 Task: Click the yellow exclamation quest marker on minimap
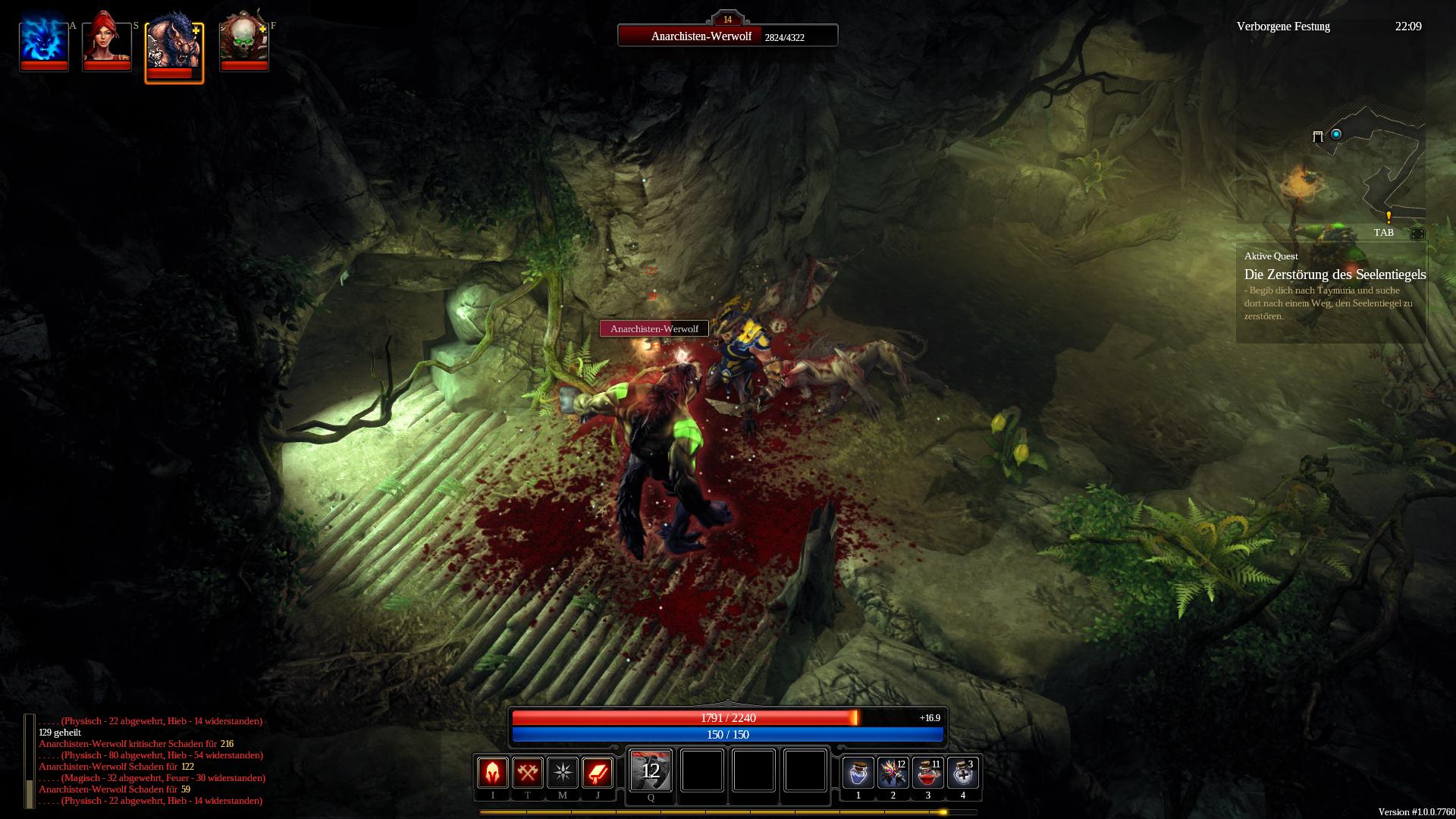tap(1389, 217)
